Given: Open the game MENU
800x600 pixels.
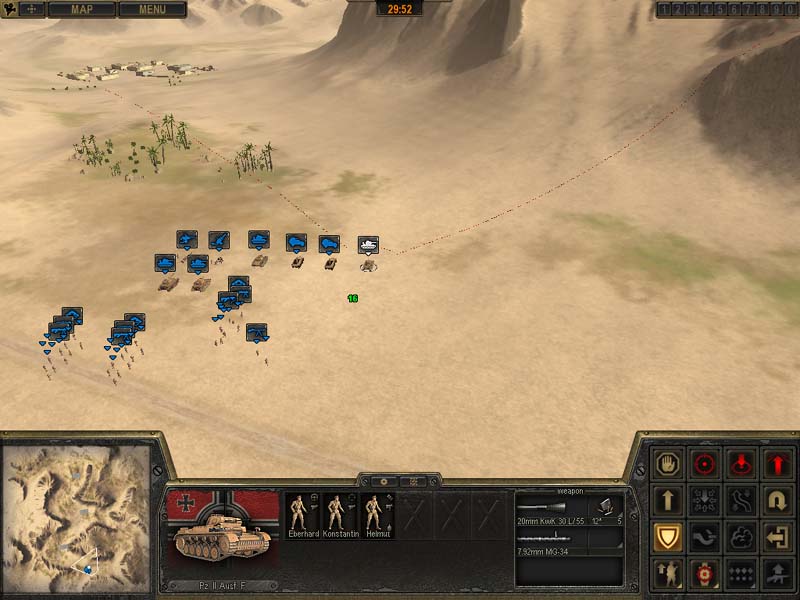Looking at the screenshot, I should [152, 9].
